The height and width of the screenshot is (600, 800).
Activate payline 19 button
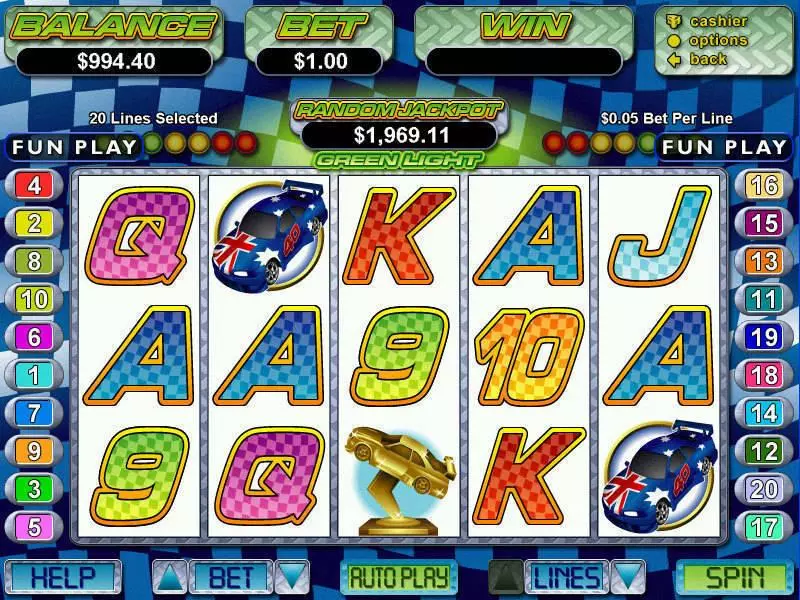[x=764, y=337]
